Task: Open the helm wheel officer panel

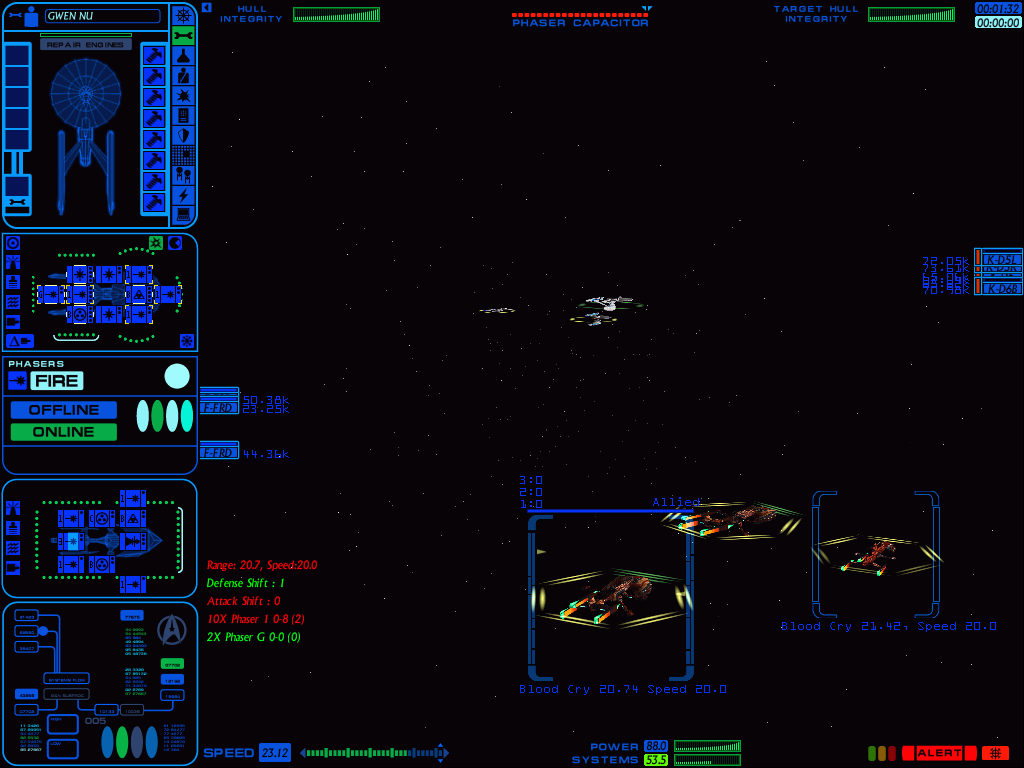Action: 183,15
